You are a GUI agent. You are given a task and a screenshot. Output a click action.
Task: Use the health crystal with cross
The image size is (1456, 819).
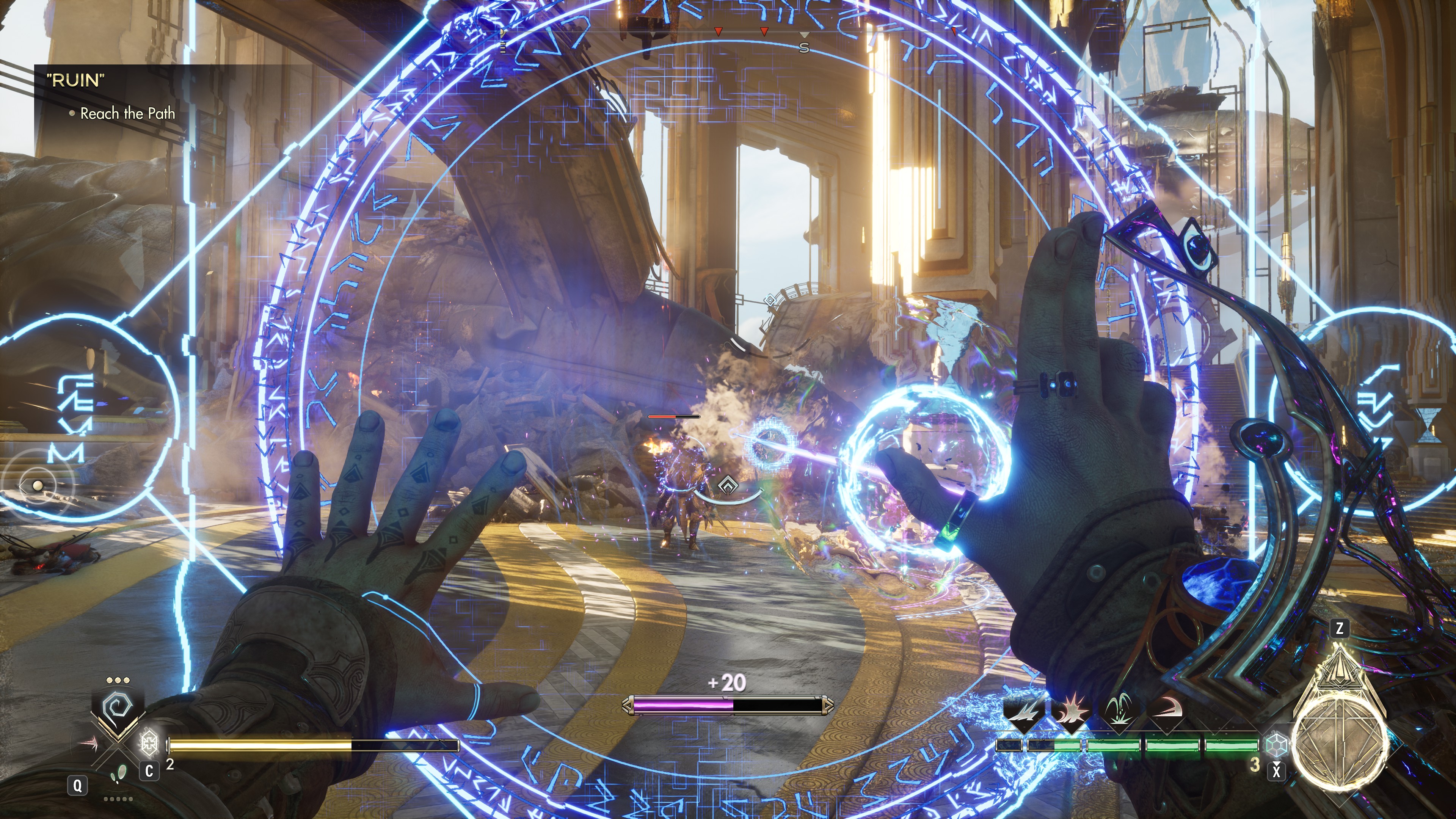149,742
